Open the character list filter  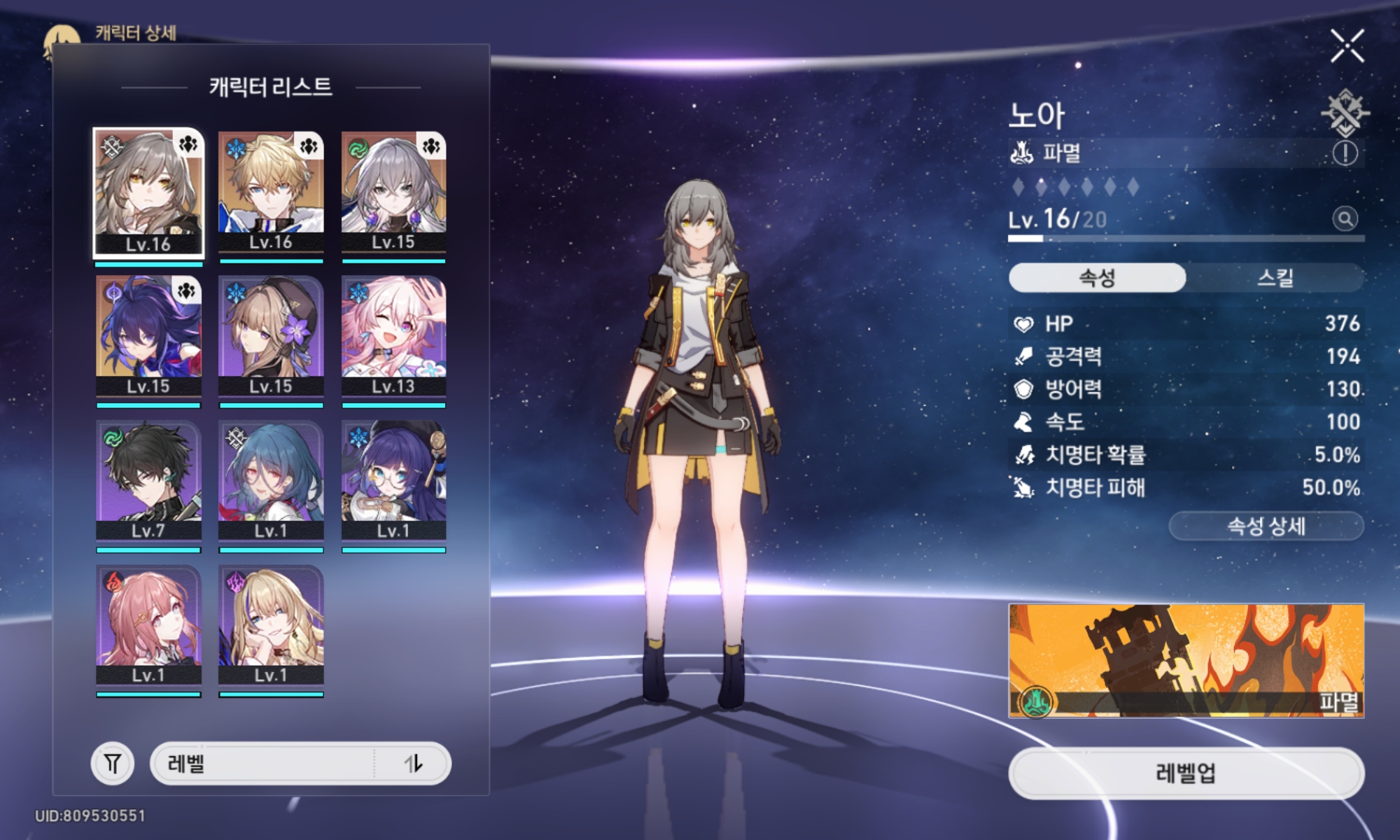click(x=112, y=763)
